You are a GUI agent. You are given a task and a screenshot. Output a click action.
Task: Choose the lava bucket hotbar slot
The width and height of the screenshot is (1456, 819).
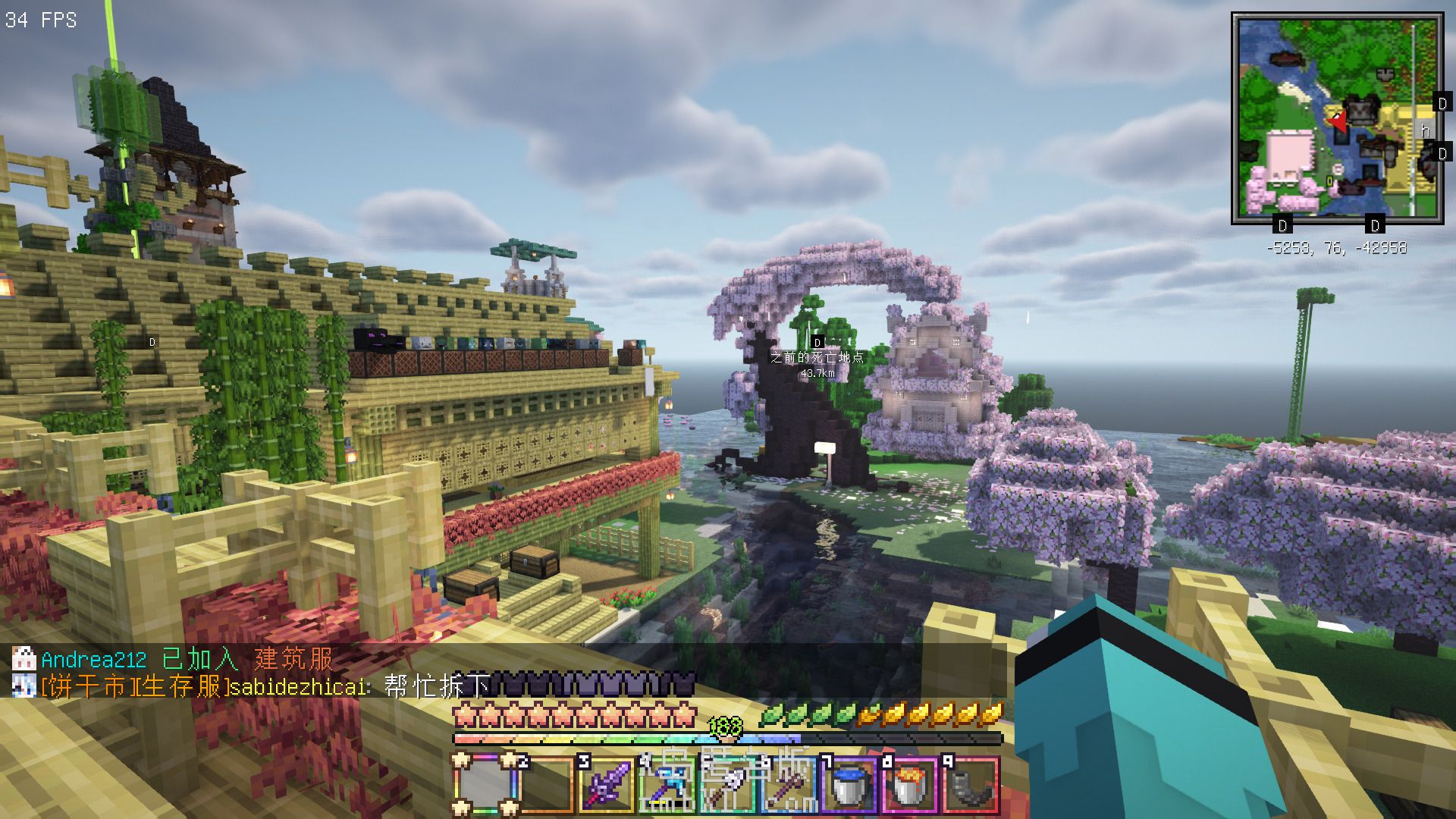tap(910, 785)
